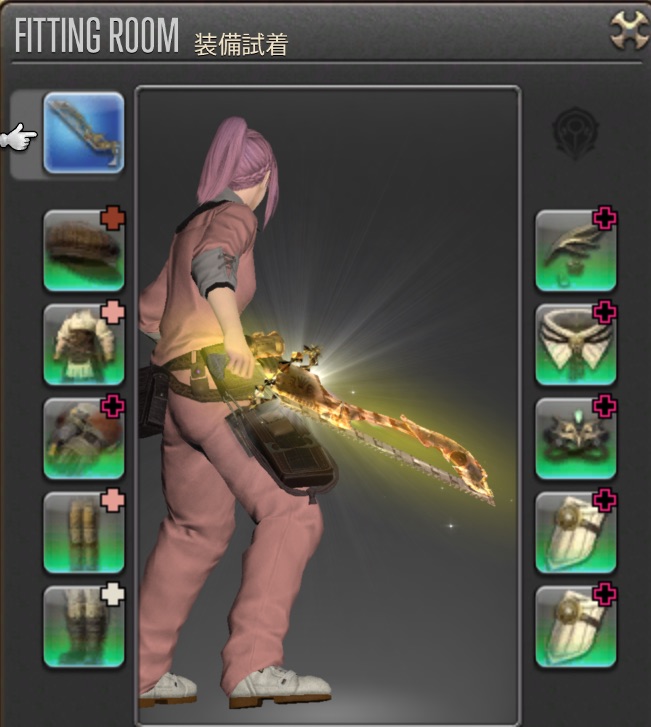
Task: Choose the trousers leg slot
Action: coord(84,533)
